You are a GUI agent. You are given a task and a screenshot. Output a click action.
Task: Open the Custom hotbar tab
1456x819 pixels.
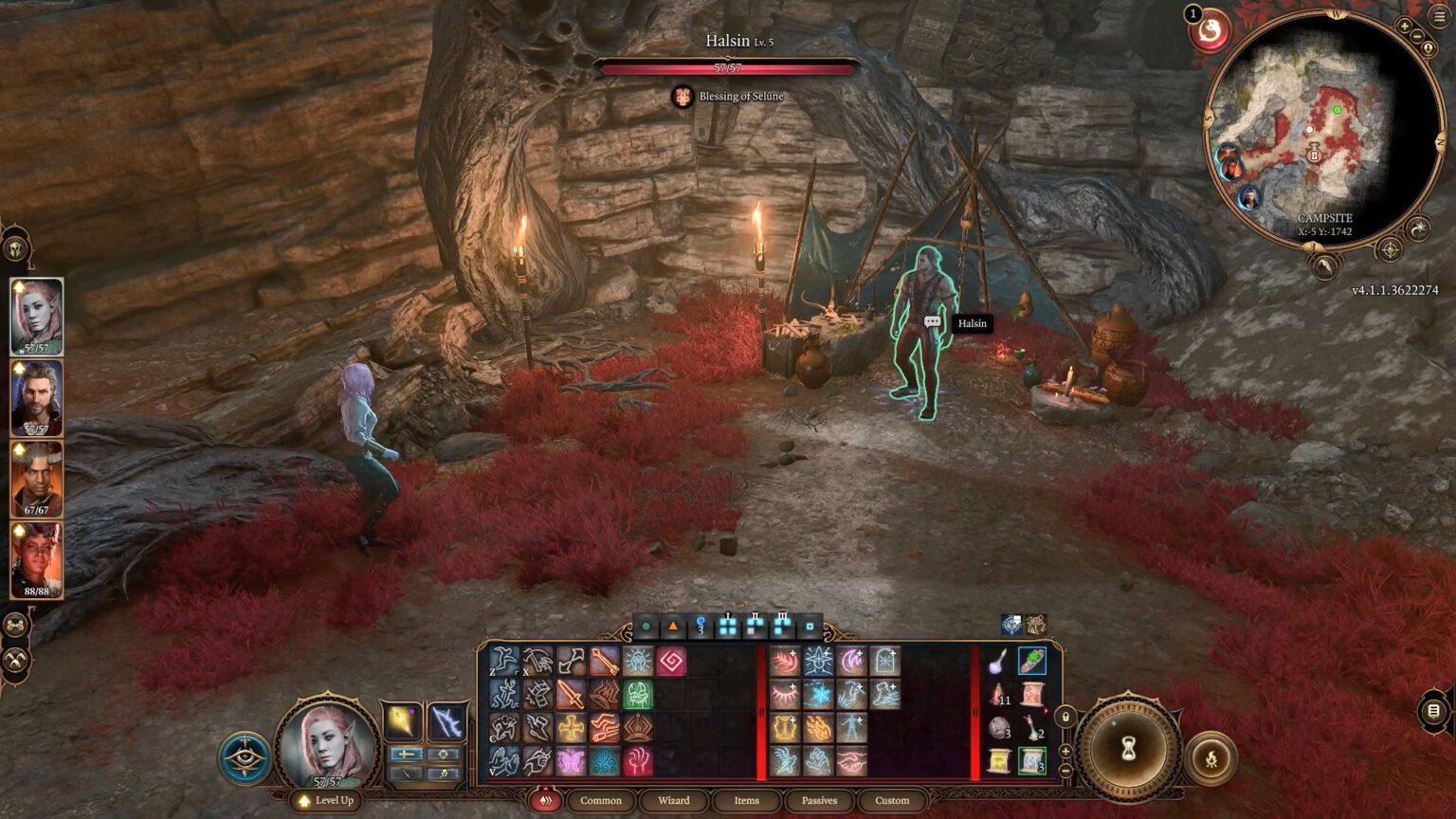tap(892, 800)
